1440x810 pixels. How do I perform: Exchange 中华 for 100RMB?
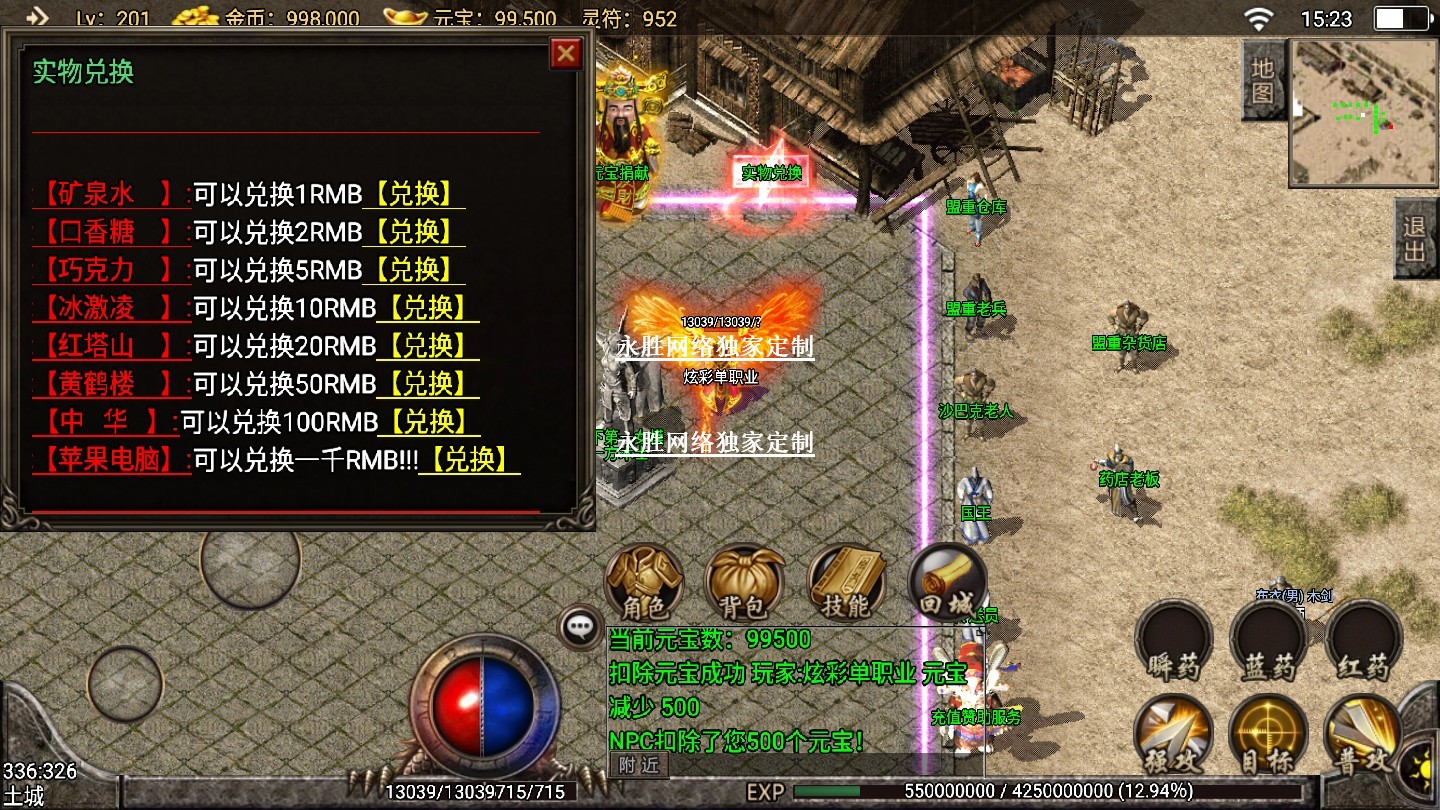point(428,422)
